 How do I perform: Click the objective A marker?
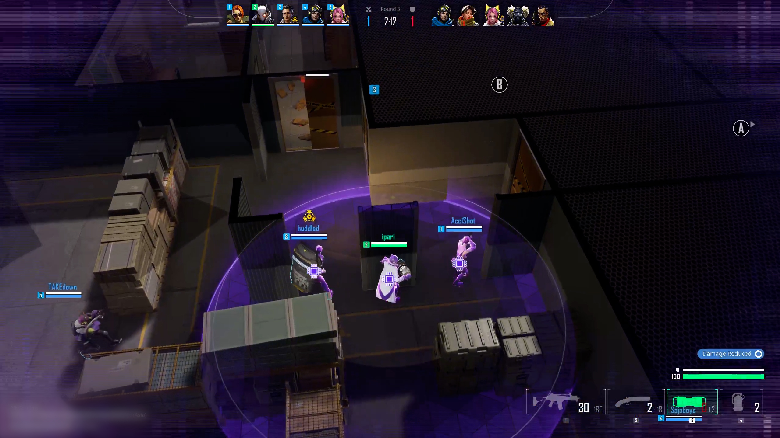click(741, 128)
